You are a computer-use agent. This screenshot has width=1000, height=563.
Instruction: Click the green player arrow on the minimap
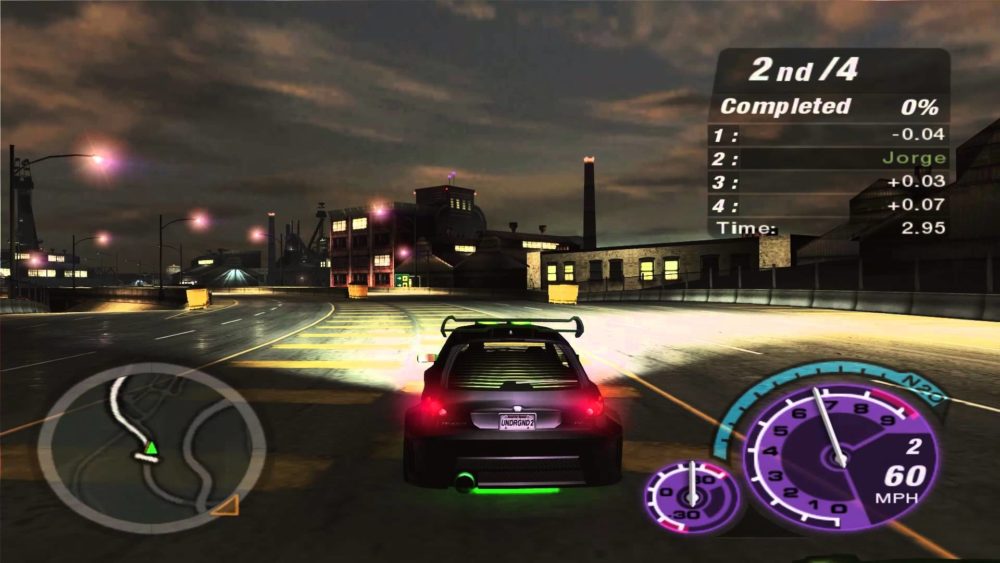[x=151, y=447]
